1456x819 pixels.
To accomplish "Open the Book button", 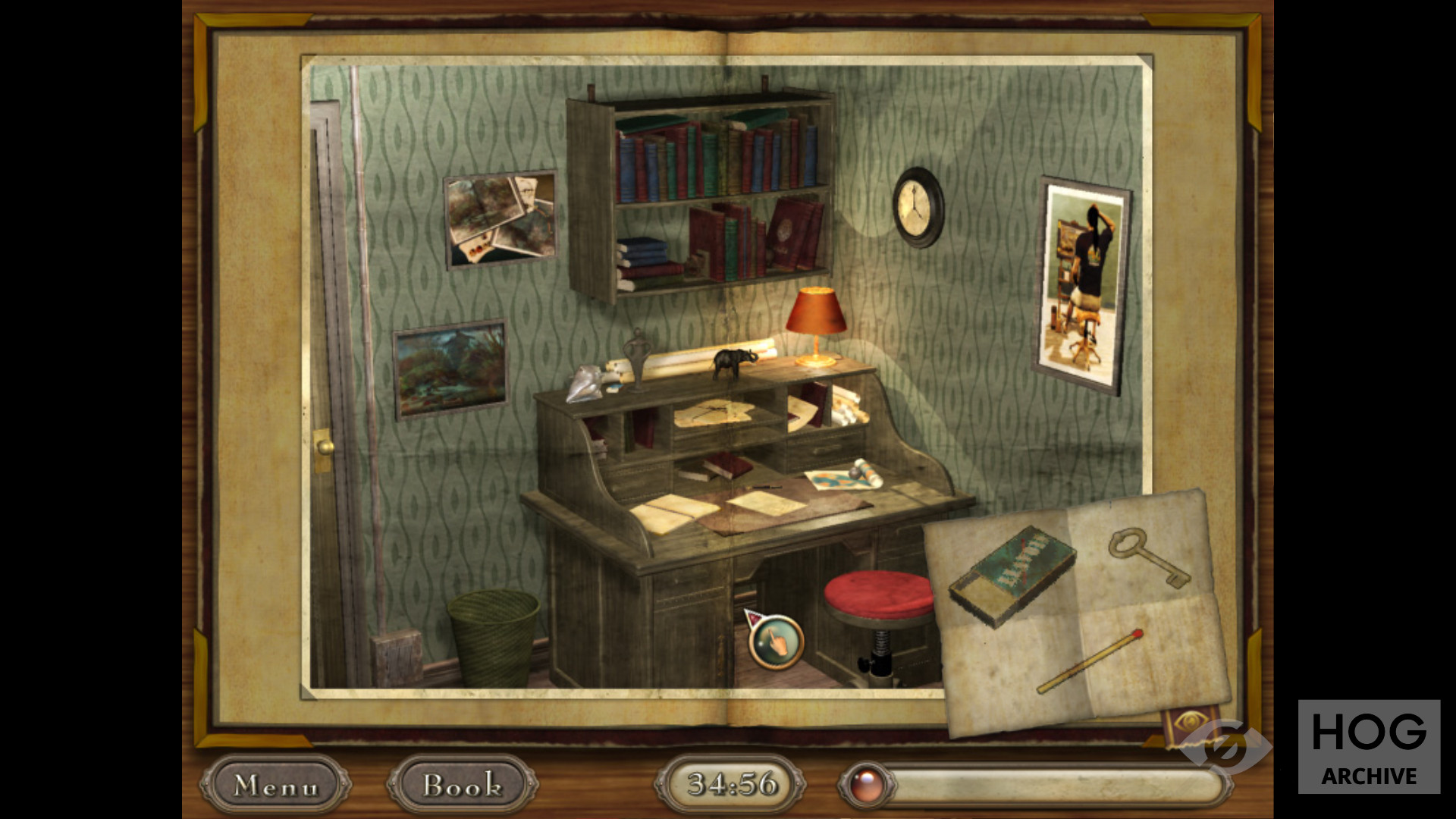I will click(x=462, y=786).
